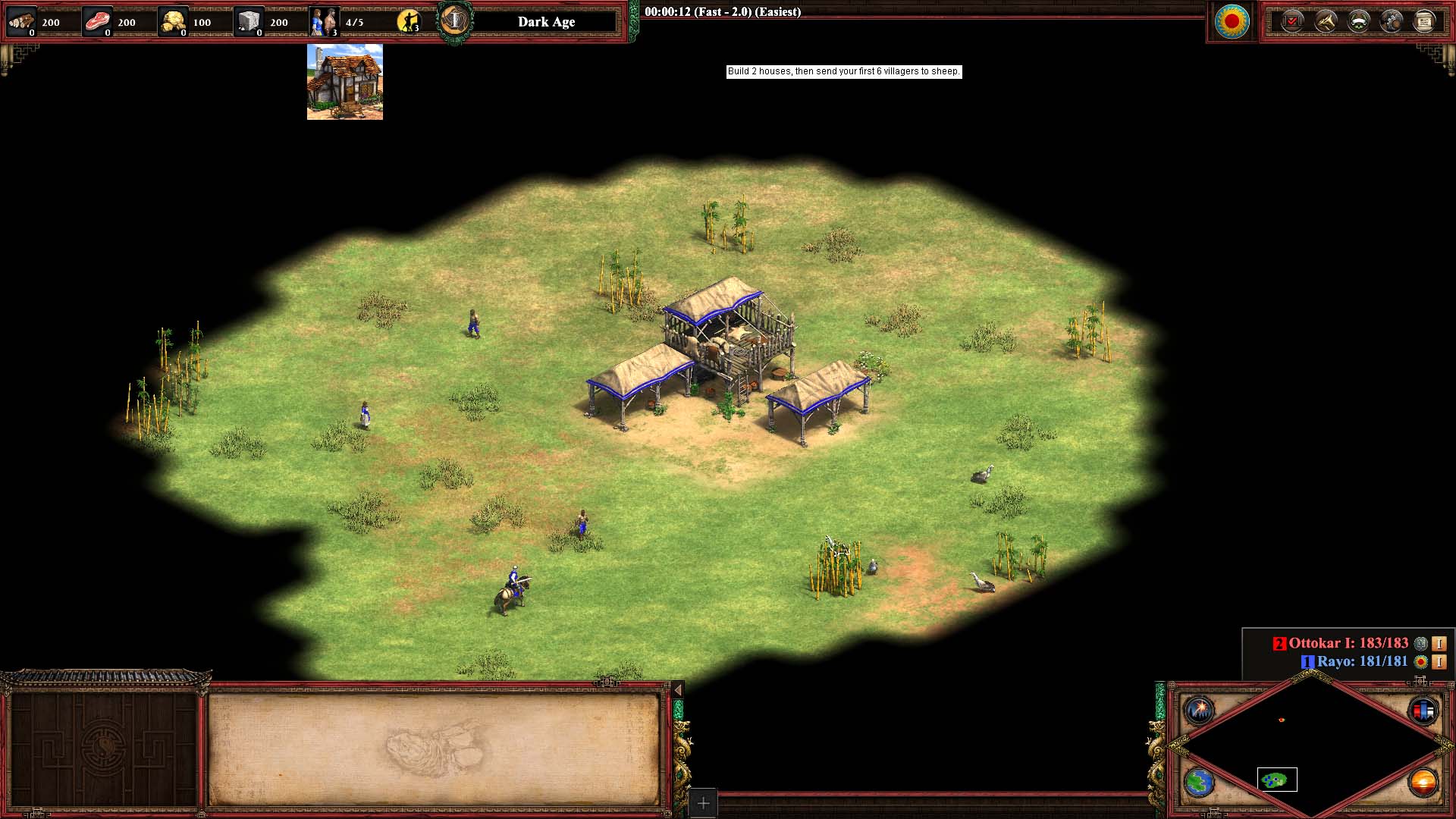
Task: Select the house build queue thumbnail
Action: [344, 82]
